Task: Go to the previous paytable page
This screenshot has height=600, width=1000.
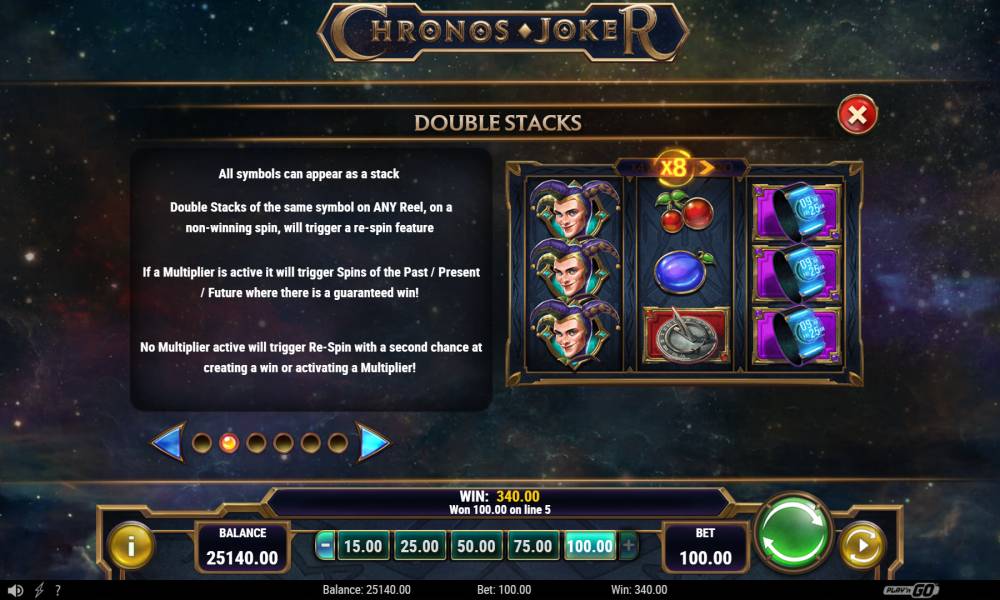Action: click(167, 442)
